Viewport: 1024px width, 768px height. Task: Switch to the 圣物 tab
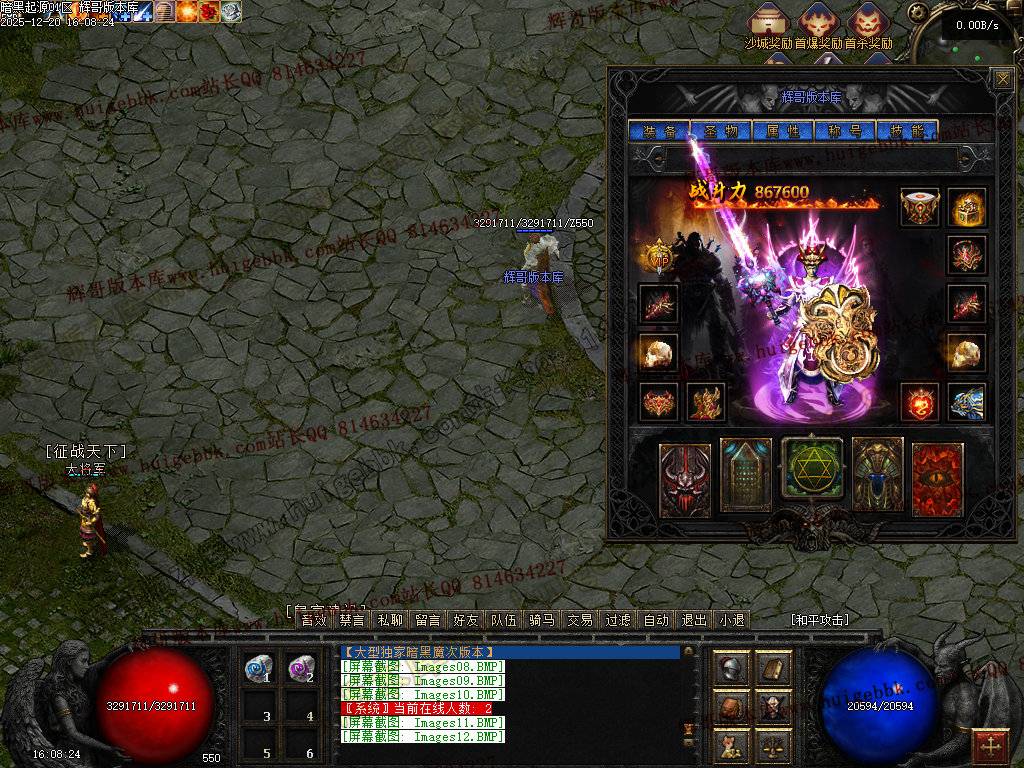[721, 131]
